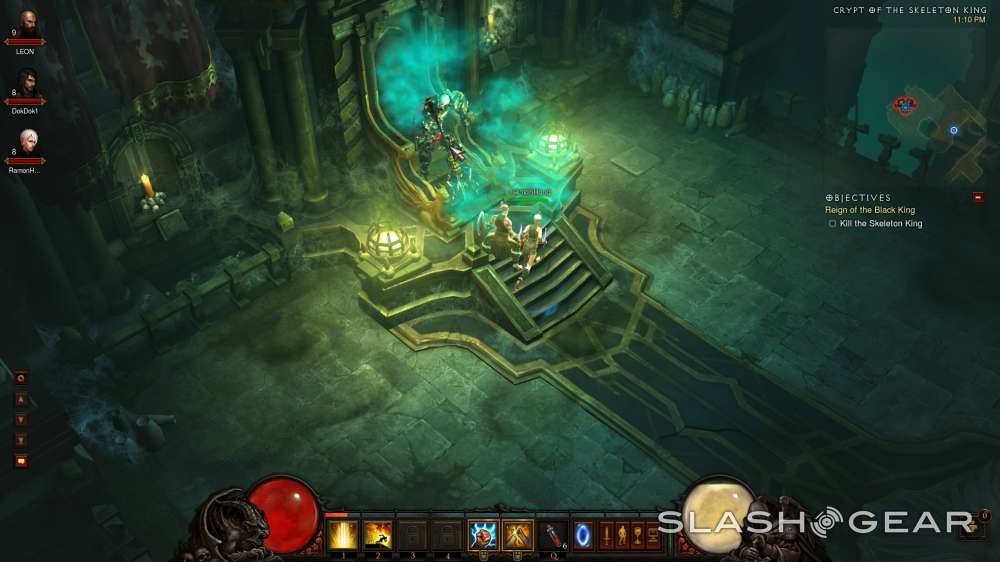The height and width of the screenshot is (562, 1000).
Task: Select LEON's party portrait
Action: [26, 22]
